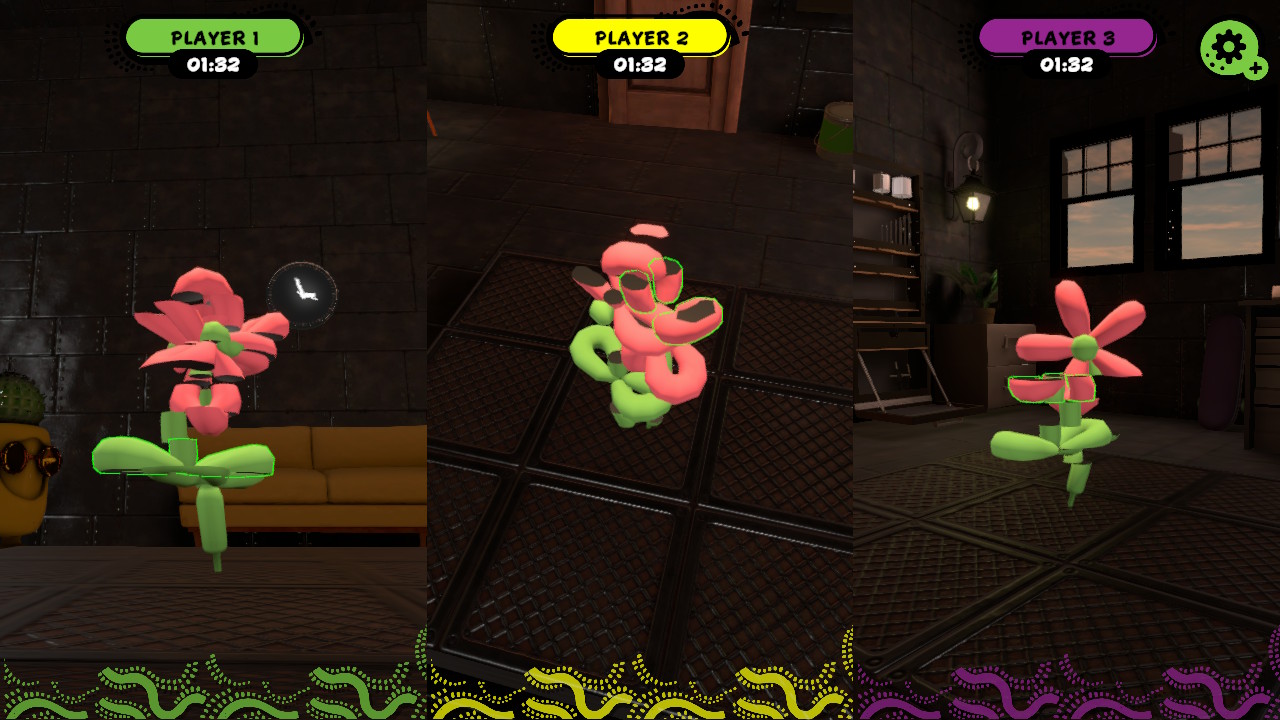This screenshot has height=720, width=1280.
Task: Select the Player 3 purple banner
Action: tap(1068, 38)
